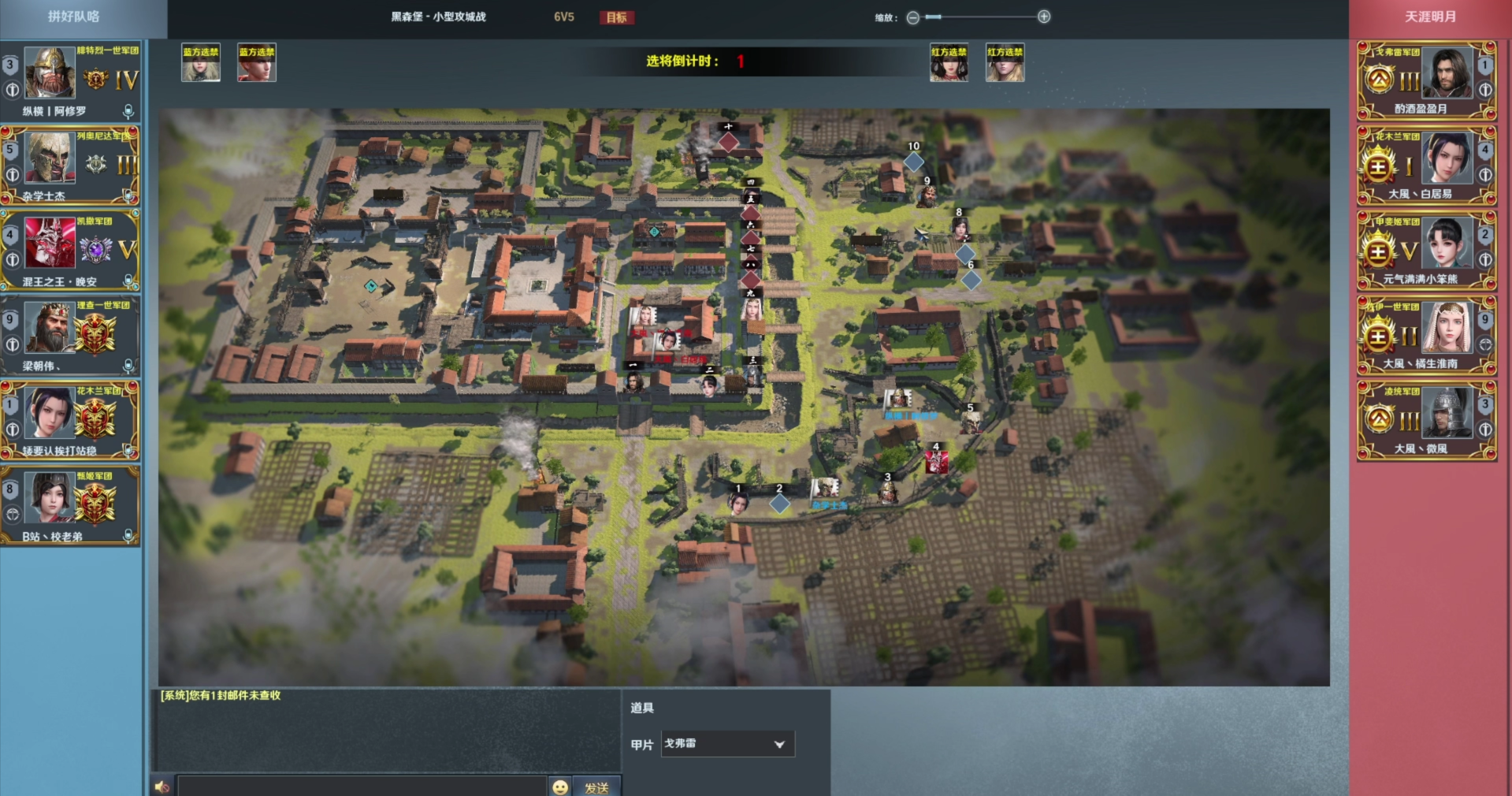Viewport: 1512px width, 796px height.
Task: Click the zoom-in plus button
Action: coord(1044,17)
